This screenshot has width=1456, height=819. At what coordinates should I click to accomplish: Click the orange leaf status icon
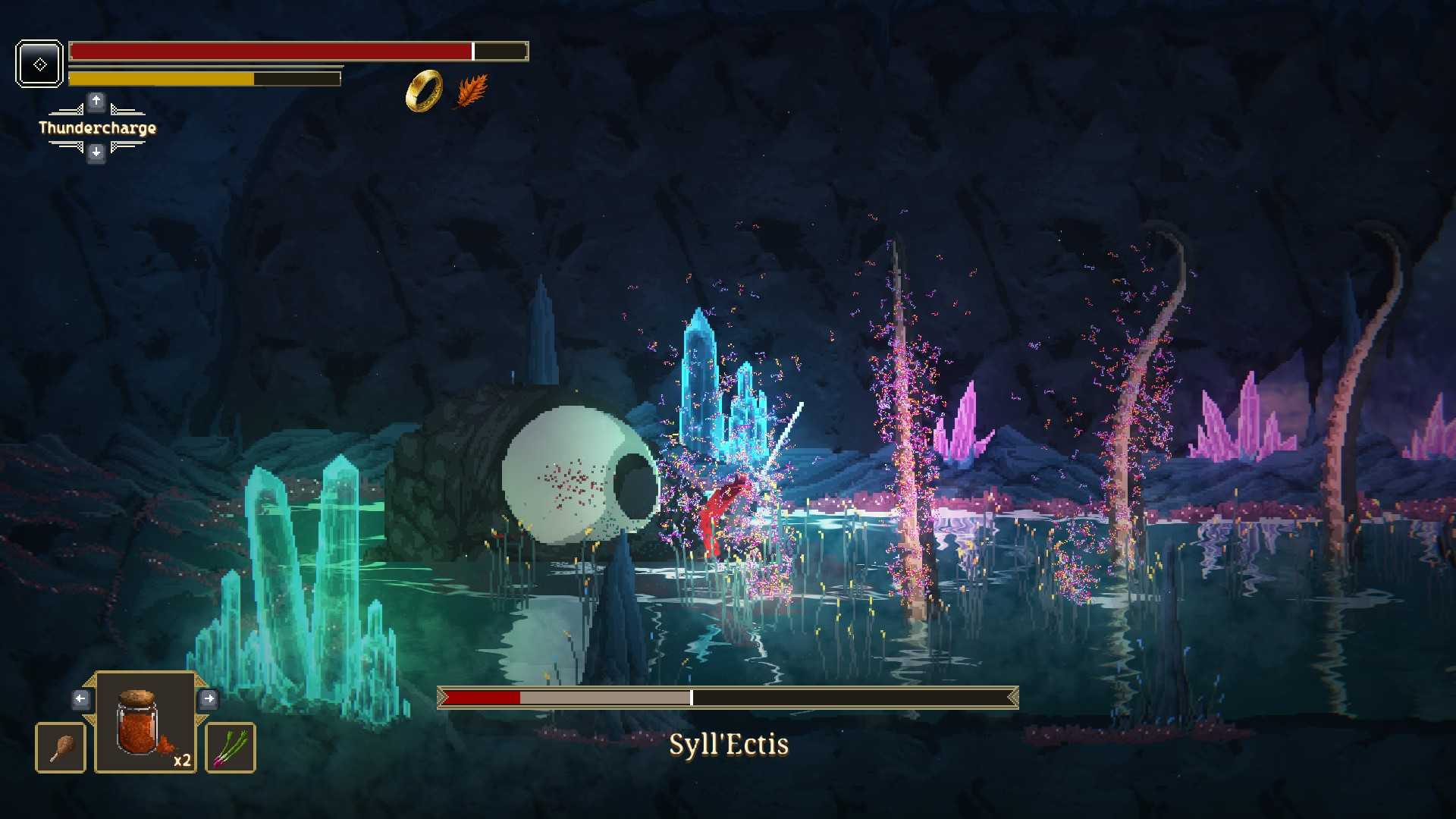472,91
